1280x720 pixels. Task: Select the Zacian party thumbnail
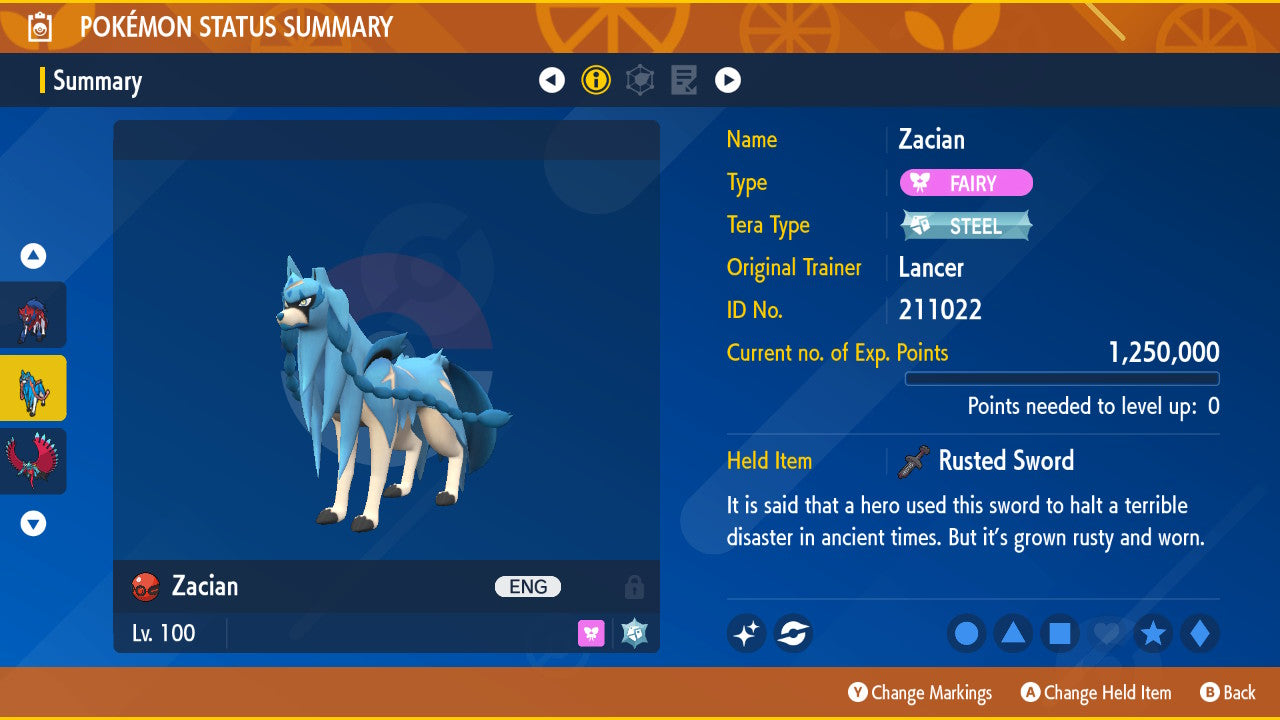32,387
